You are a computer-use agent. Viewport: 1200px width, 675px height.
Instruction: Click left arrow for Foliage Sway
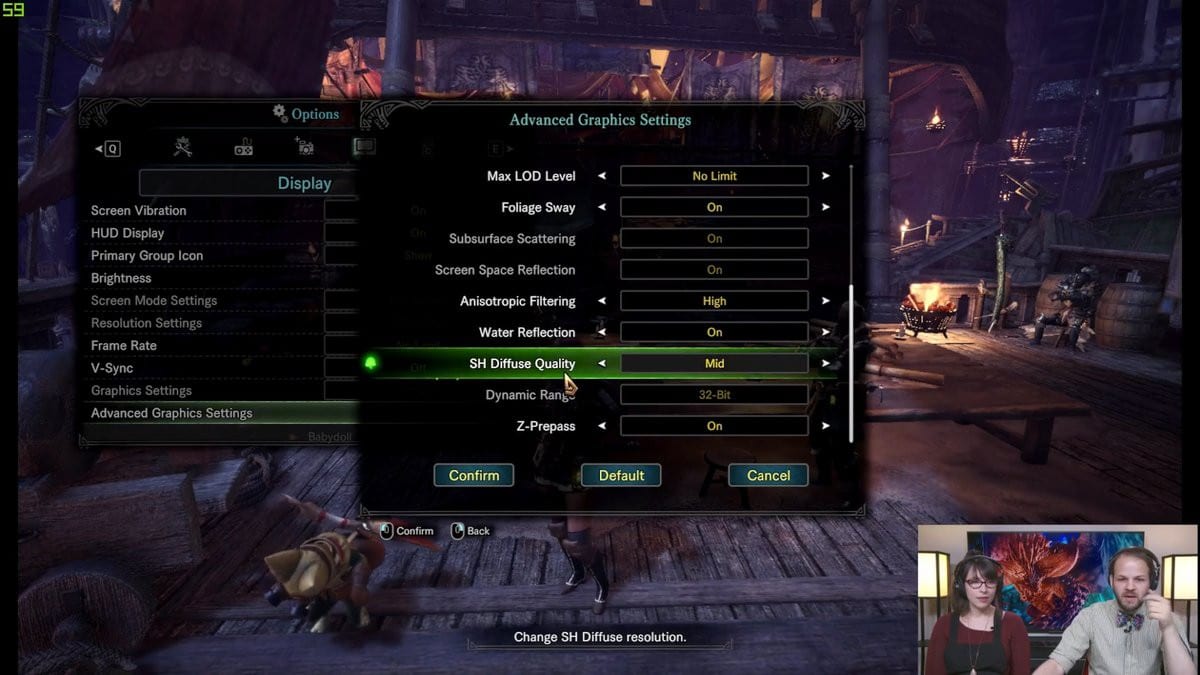pyautogui.click(x=602, y=207)
